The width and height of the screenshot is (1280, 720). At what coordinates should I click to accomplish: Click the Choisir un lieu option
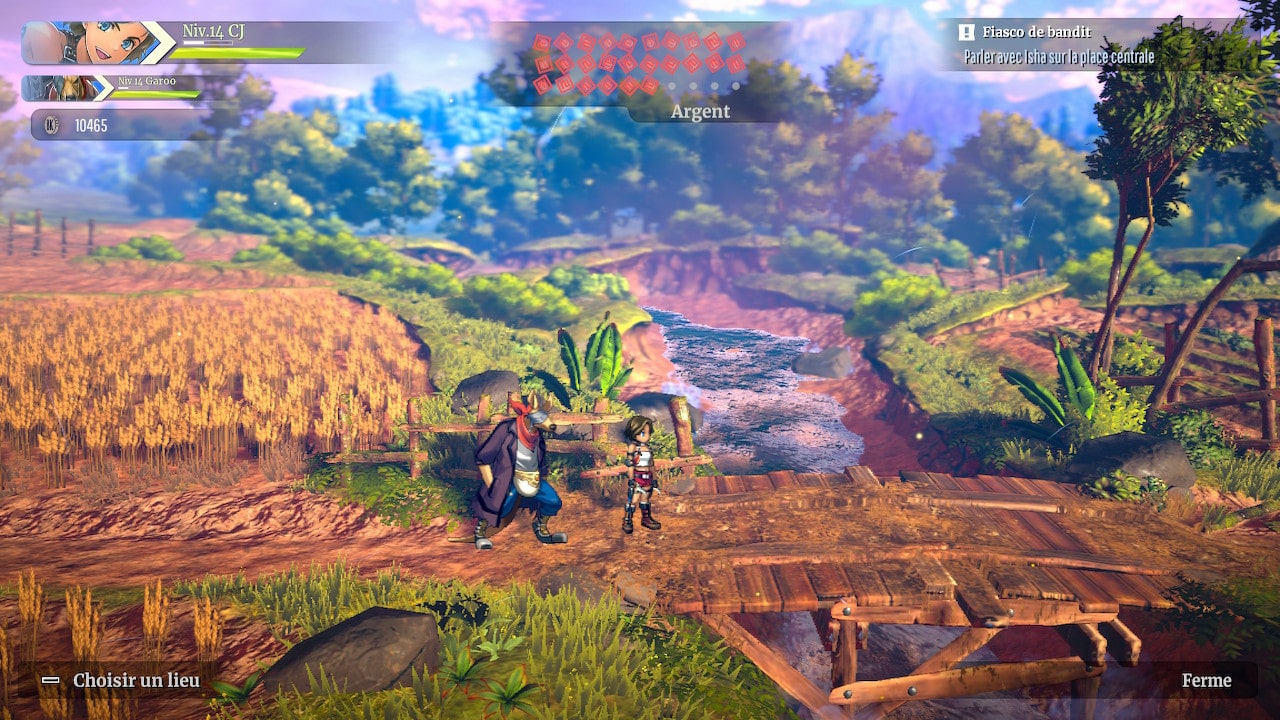[x=123, y=681]
